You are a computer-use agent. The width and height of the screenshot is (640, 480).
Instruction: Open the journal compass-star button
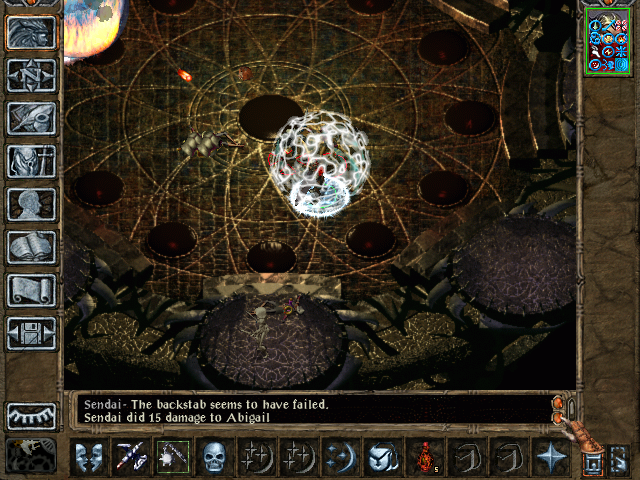(x=32, y=75)
